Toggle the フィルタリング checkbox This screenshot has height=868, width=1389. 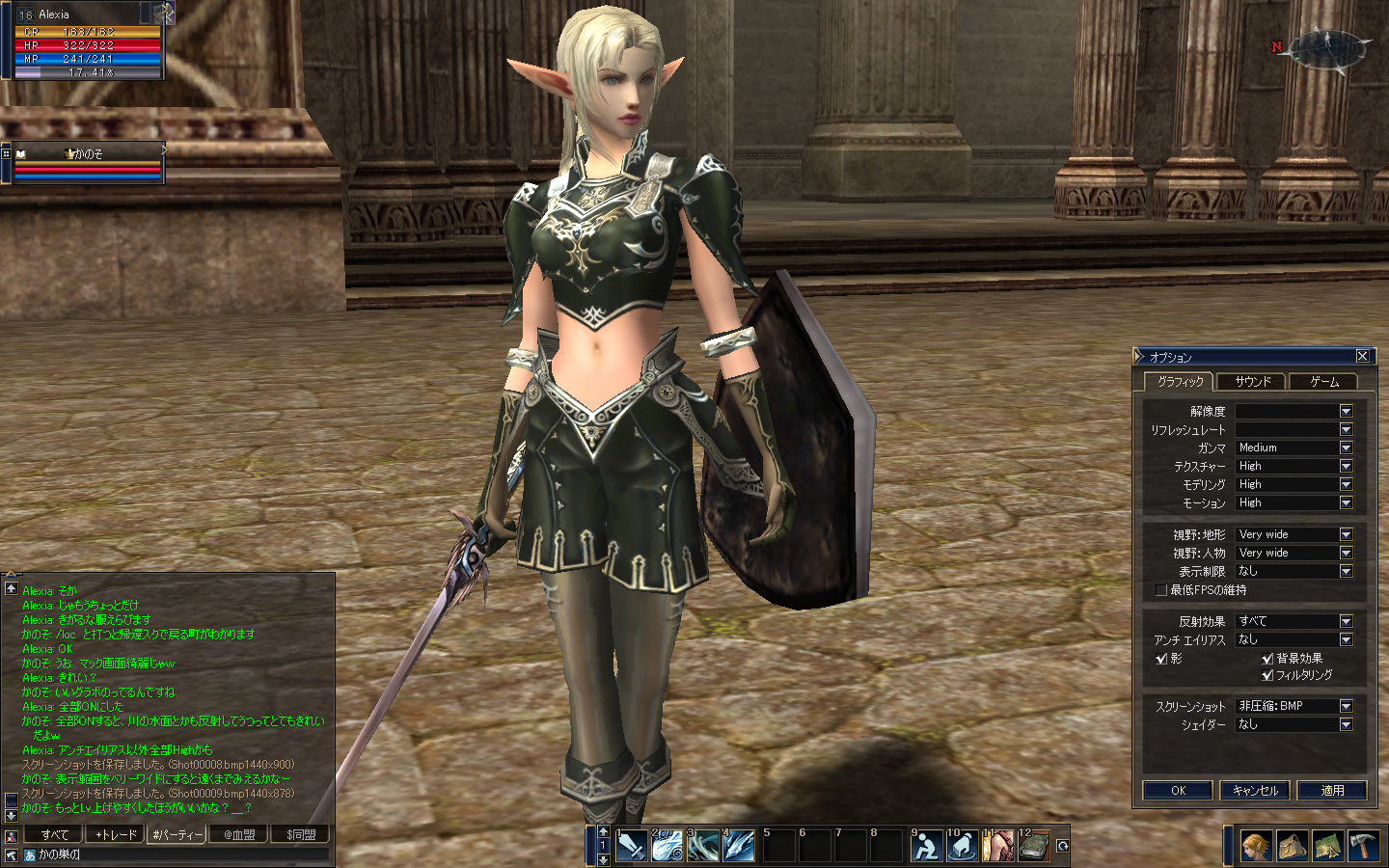tap(1267, 675)
